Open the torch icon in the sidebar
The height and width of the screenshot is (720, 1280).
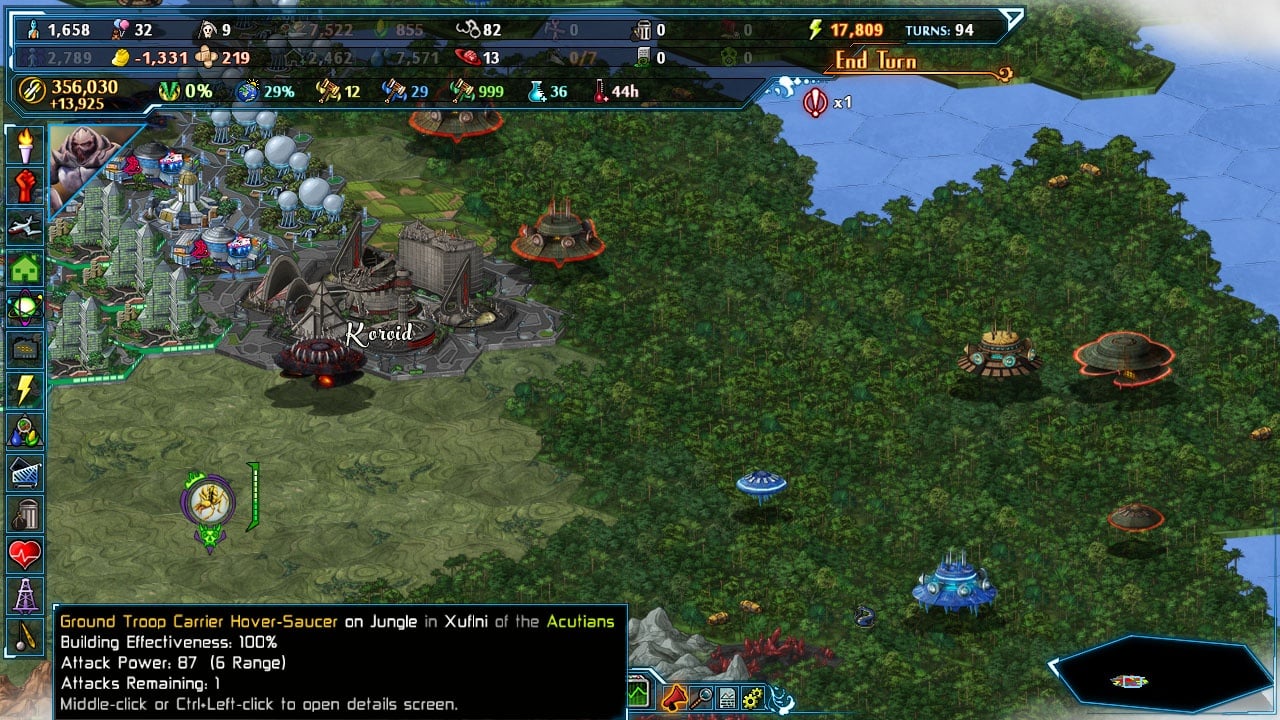pyautogui.click(x=25, y=146)
